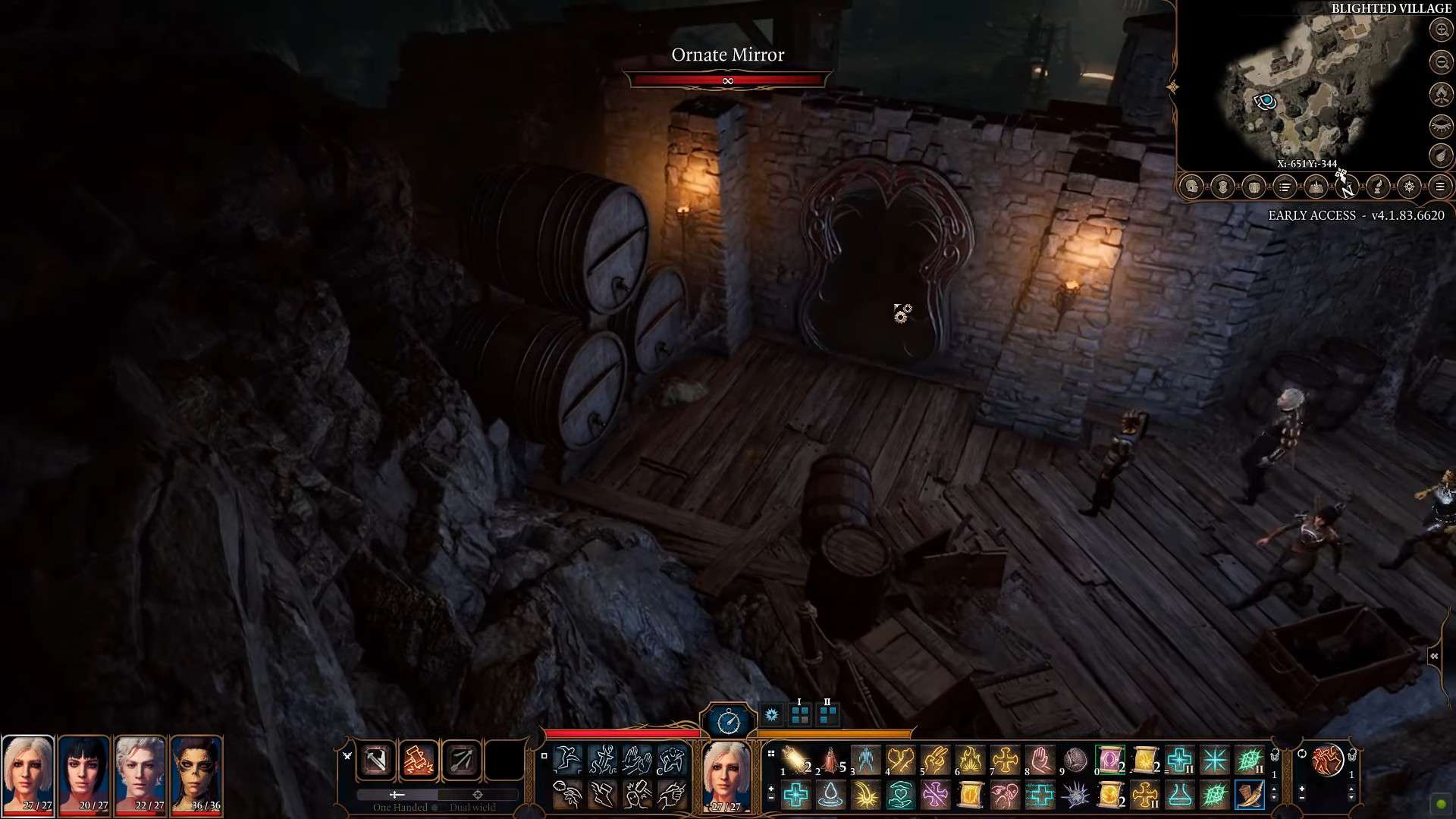The width and height of the screenshot is (1456, 819).
Task: Click the campfire button beside the minimap
Action: [x=1441, y=94]
